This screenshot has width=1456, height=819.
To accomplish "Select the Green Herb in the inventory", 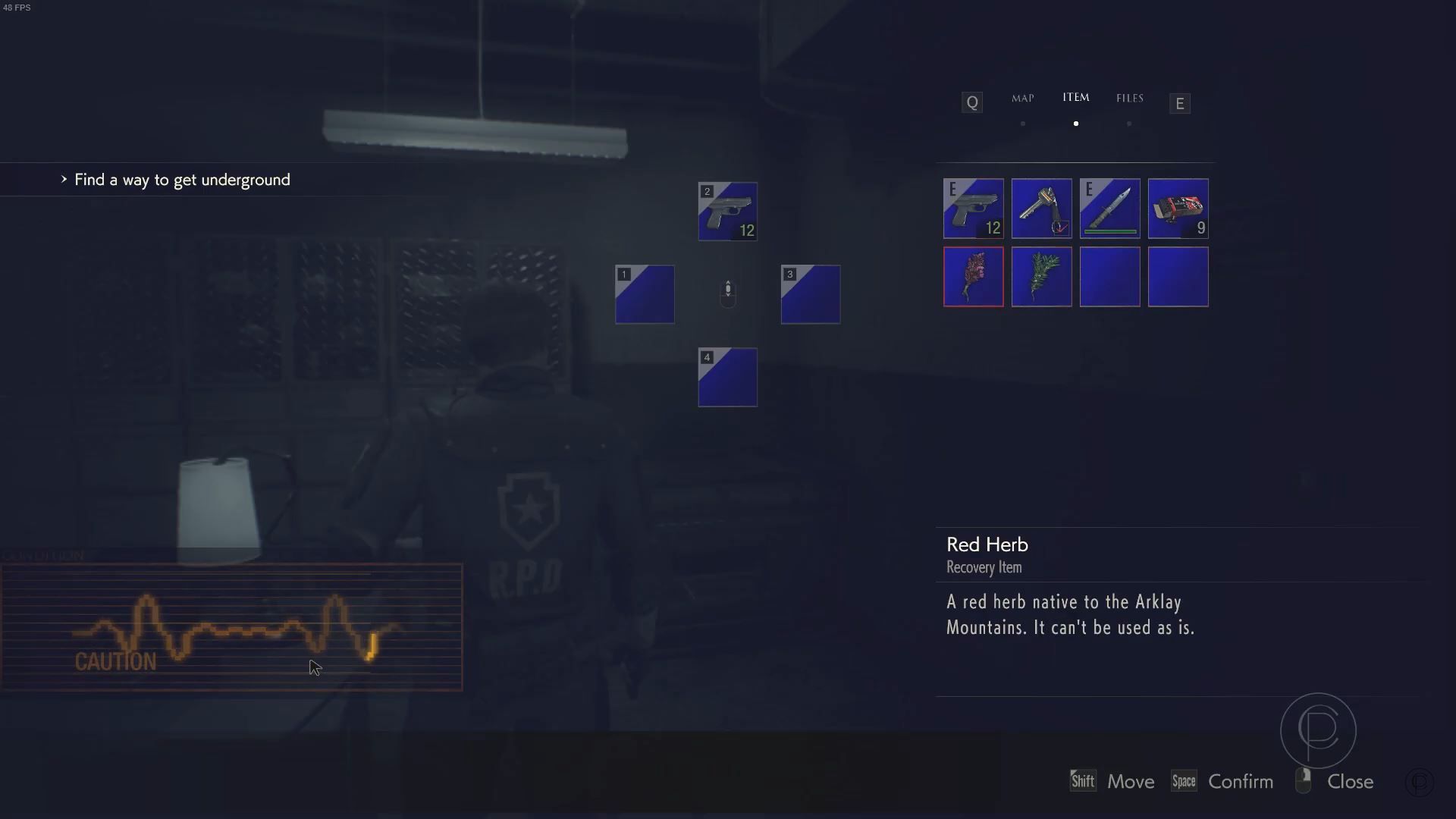I will tap(1041, 277).
